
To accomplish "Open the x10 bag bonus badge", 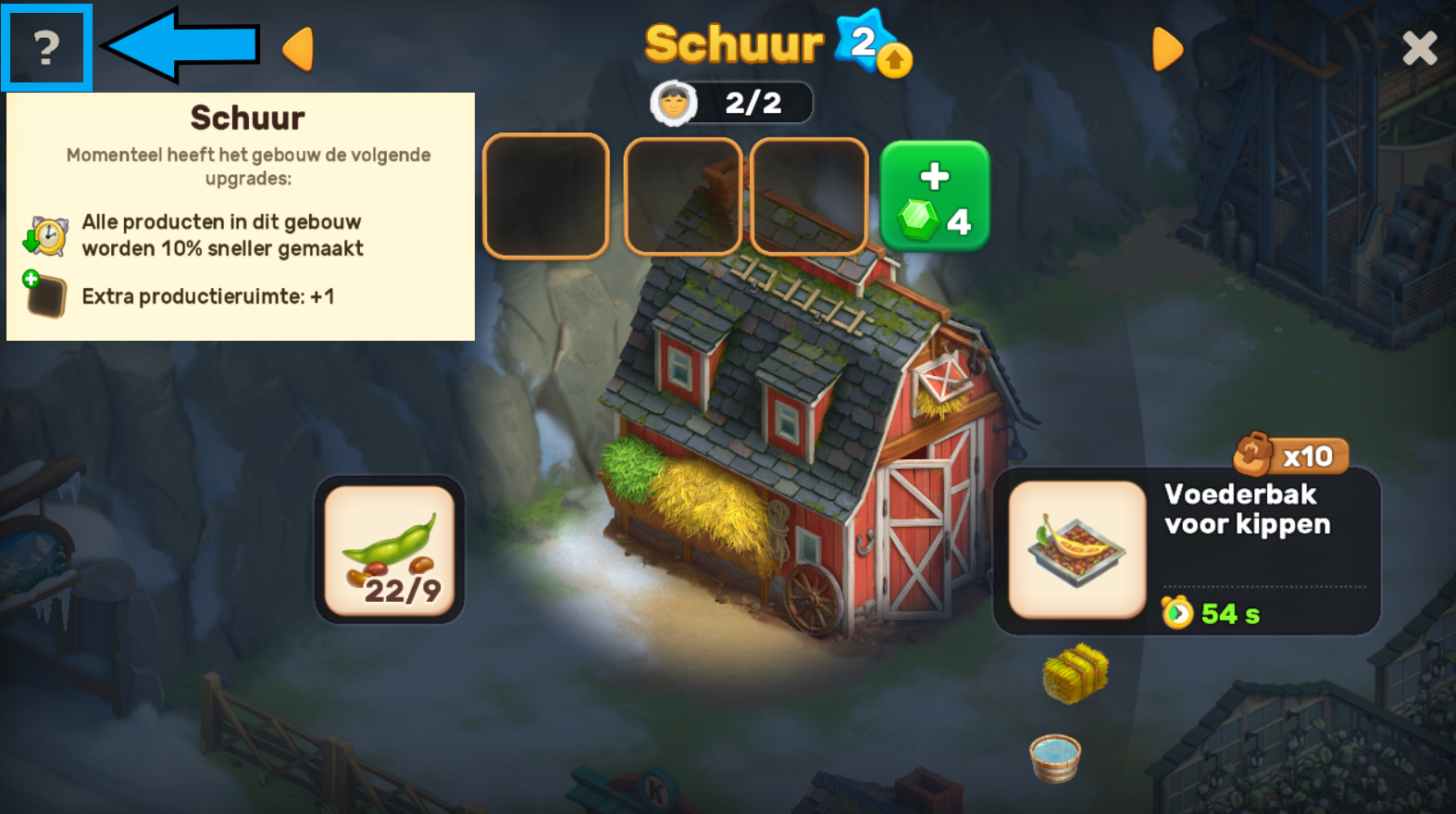I will pyautogui.click(x=1290, y=455).
